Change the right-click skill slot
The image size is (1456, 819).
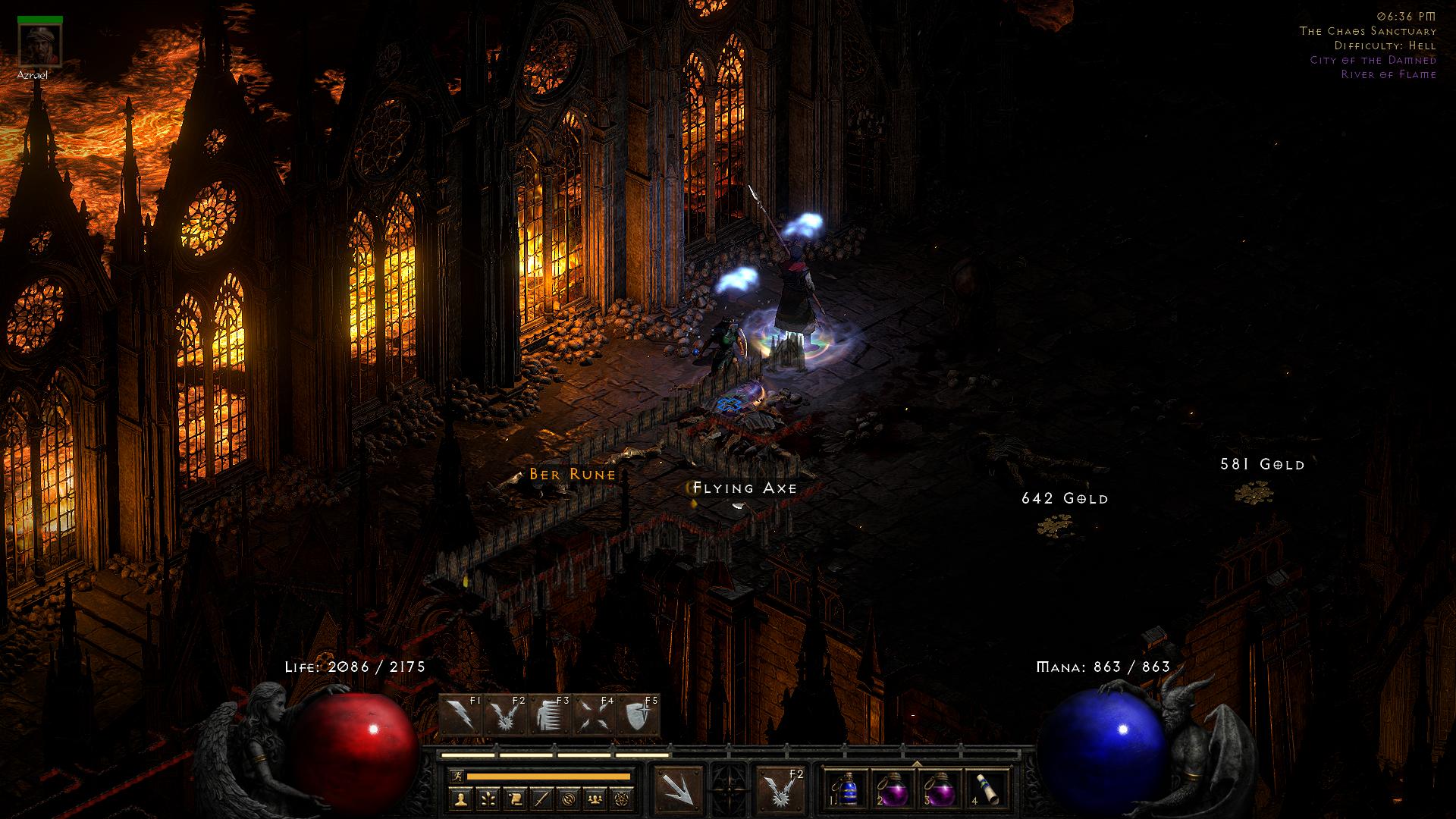tap(780, 789)
